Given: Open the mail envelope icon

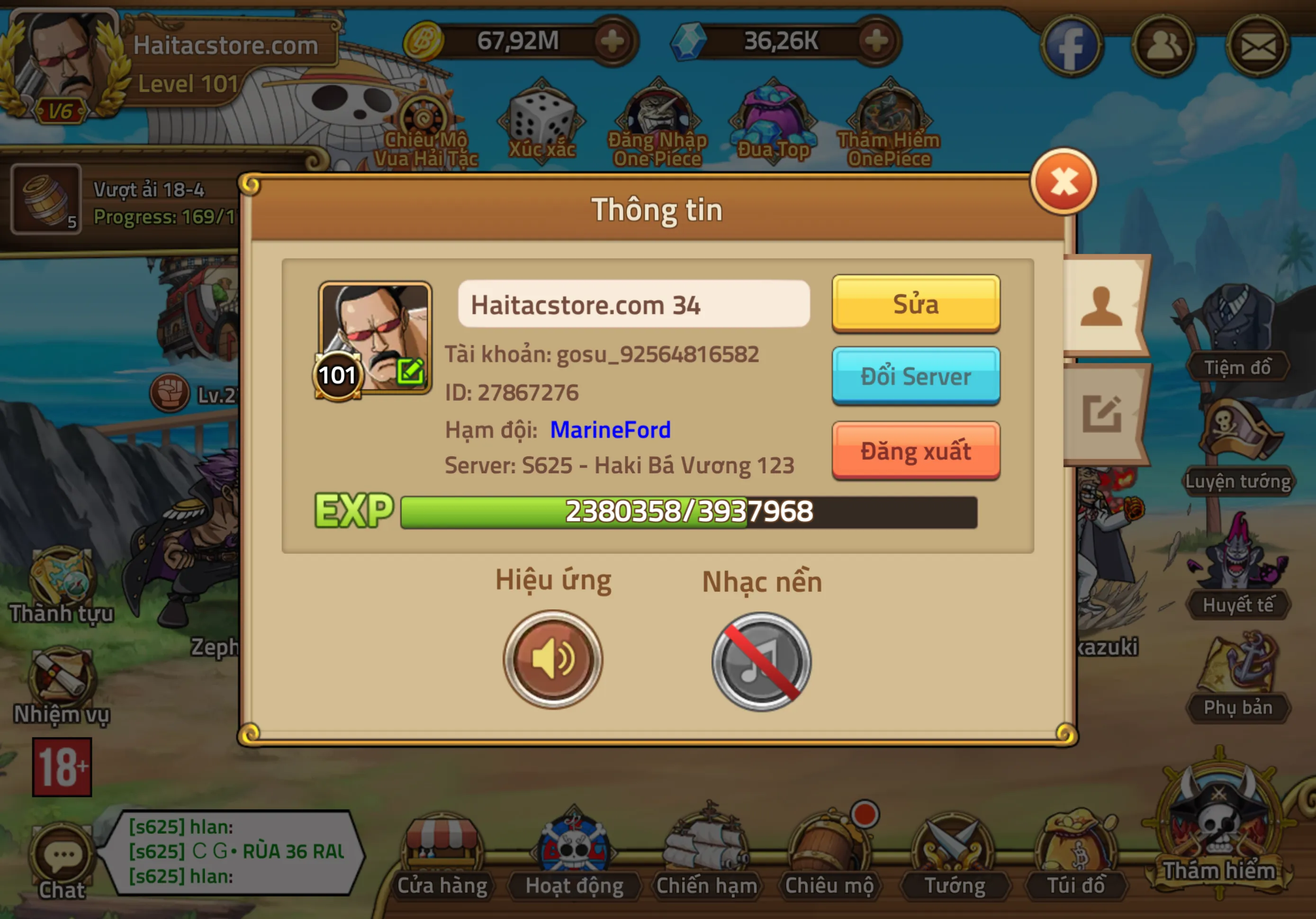Looking at the screenshot, I should point(1257,46).
